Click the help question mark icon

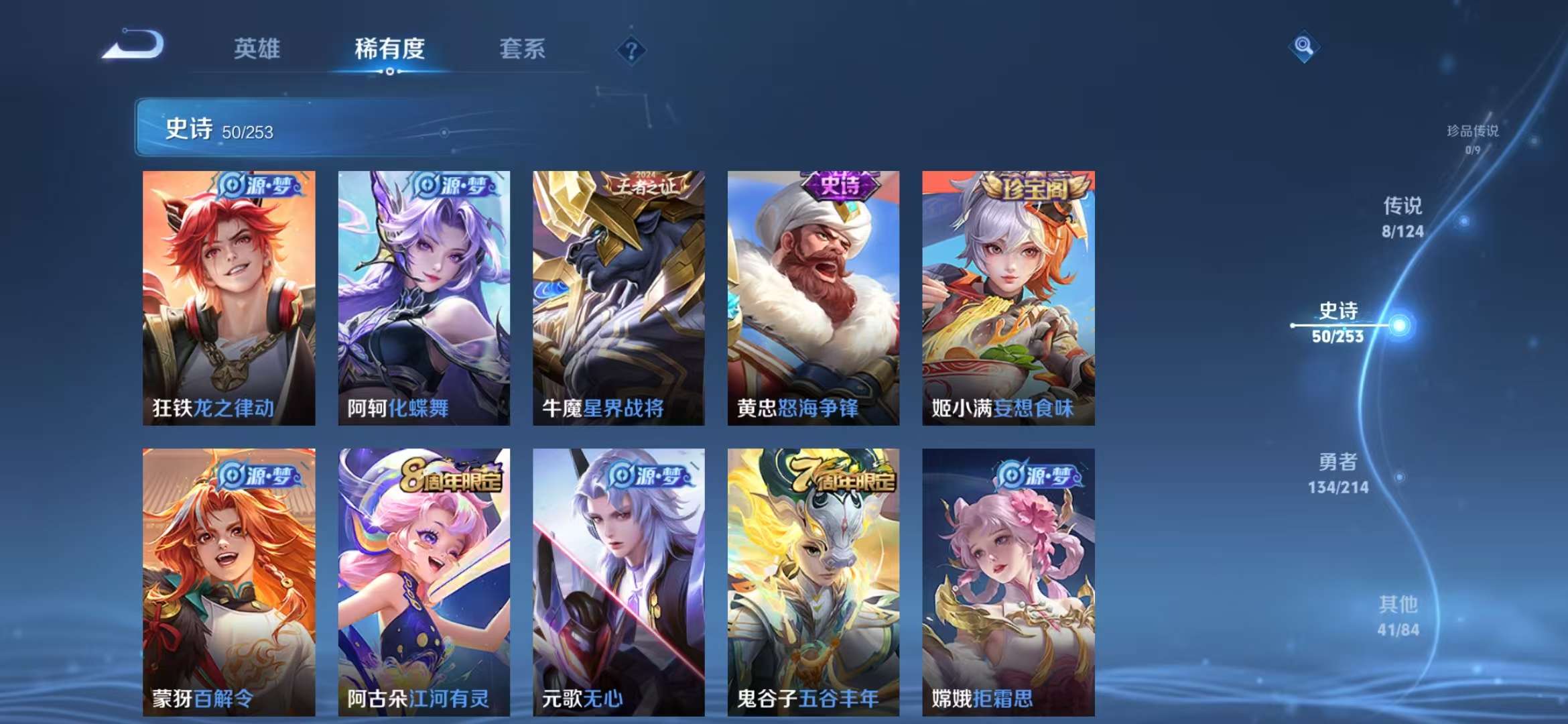tap(631, 49)
